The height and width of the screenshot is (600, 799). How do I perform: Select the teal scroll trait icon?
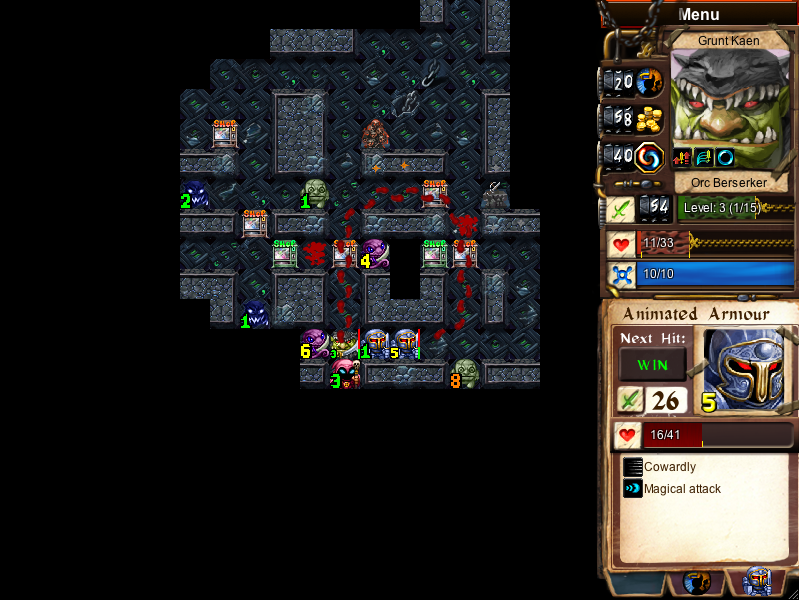click(704, 157)
